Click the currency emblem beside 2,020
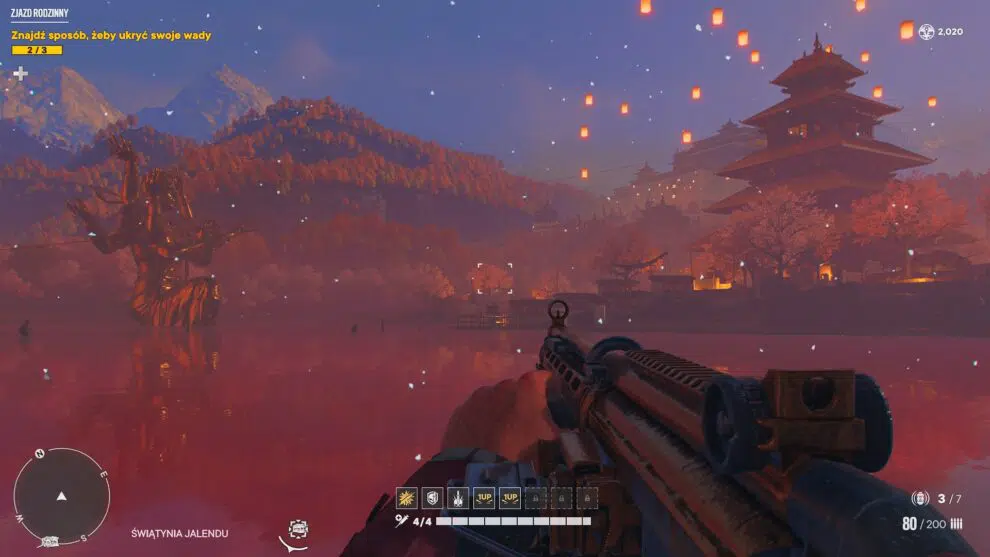Image resolution: width=990 pixels, height=557 pixels. coord(926,32)
